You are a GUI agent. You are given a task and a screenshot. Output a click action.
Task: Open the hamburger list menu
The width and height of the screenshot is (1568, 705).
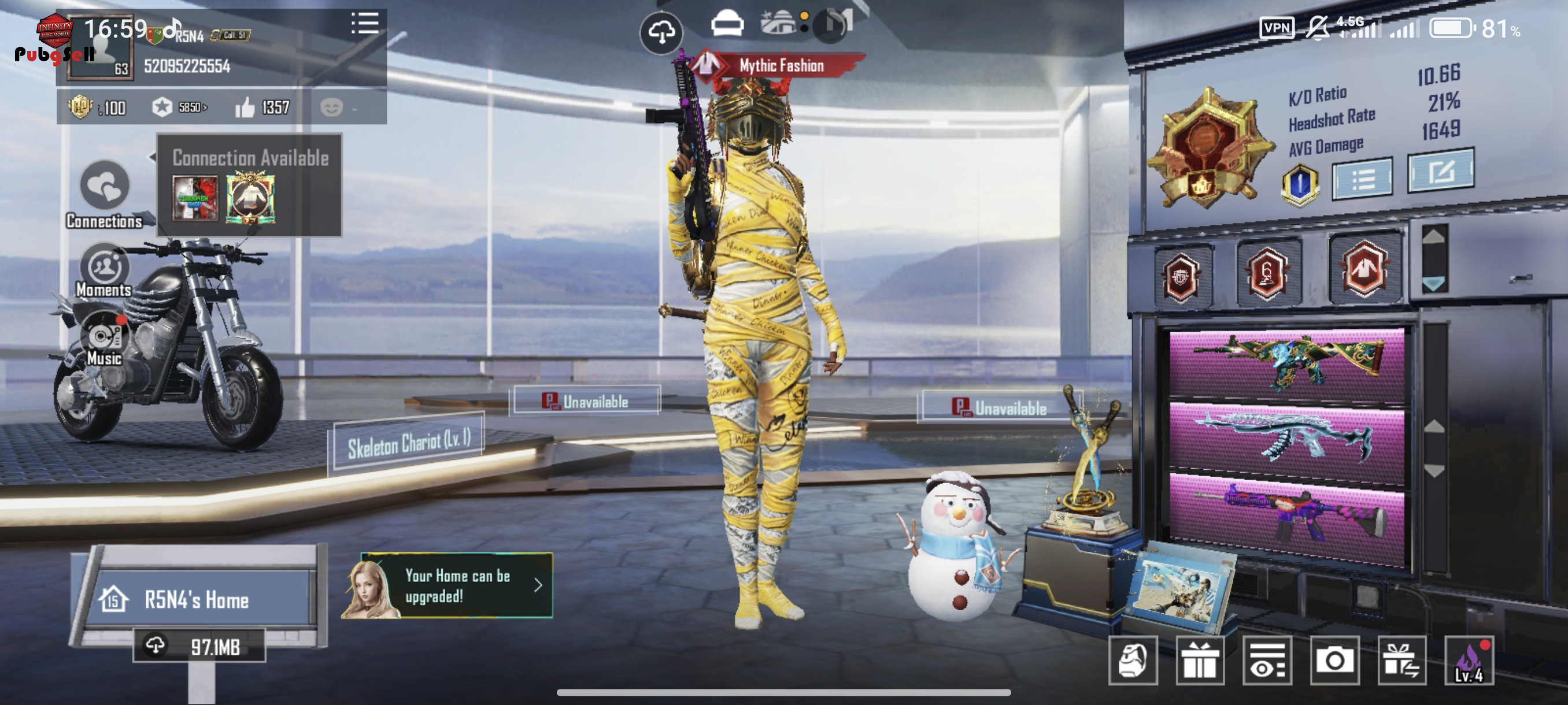(x=365, y=24)
